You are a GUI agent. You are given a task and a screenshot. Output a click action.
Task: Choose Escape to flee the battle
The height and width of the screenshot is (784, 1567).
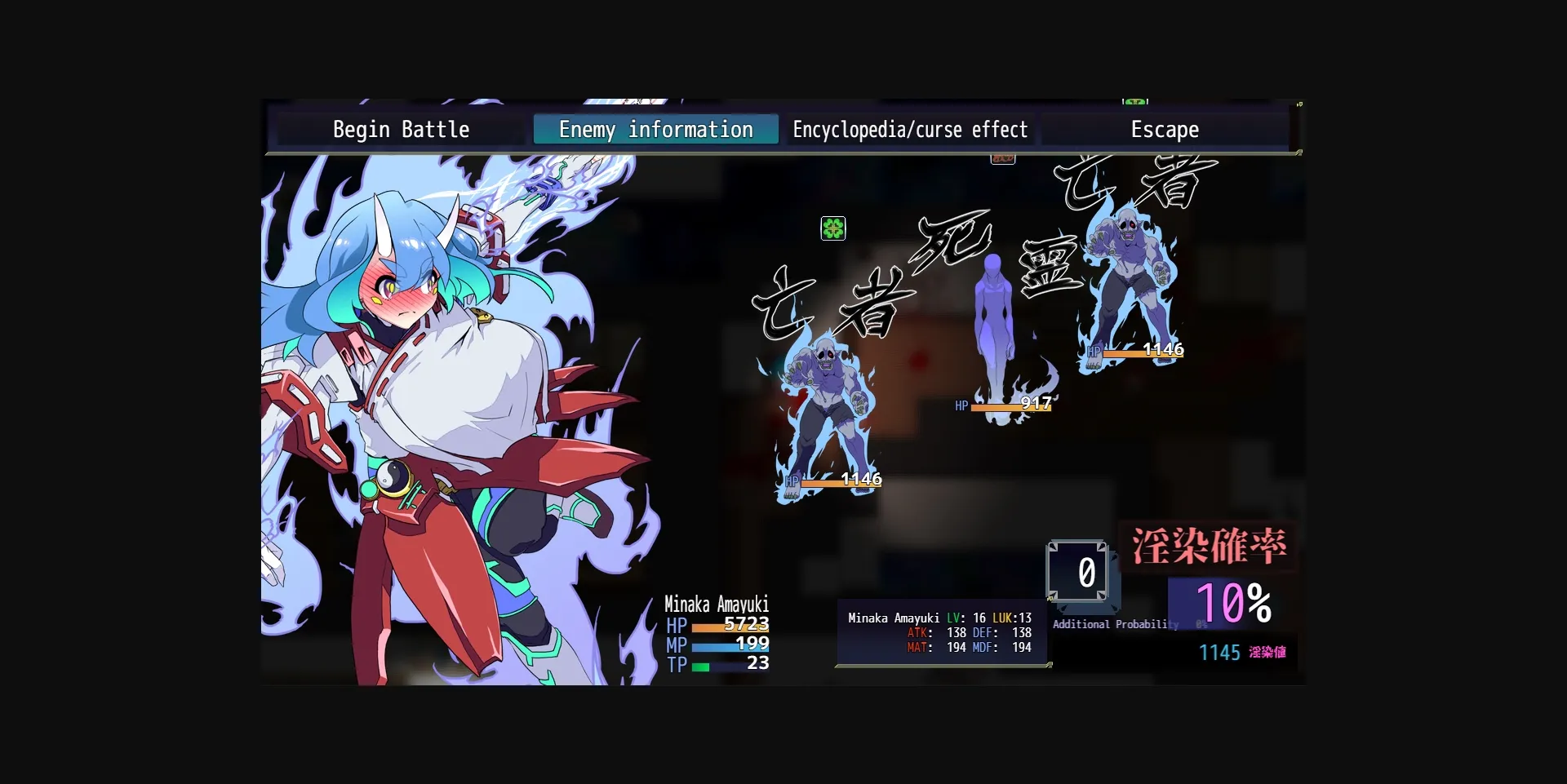1165,129
